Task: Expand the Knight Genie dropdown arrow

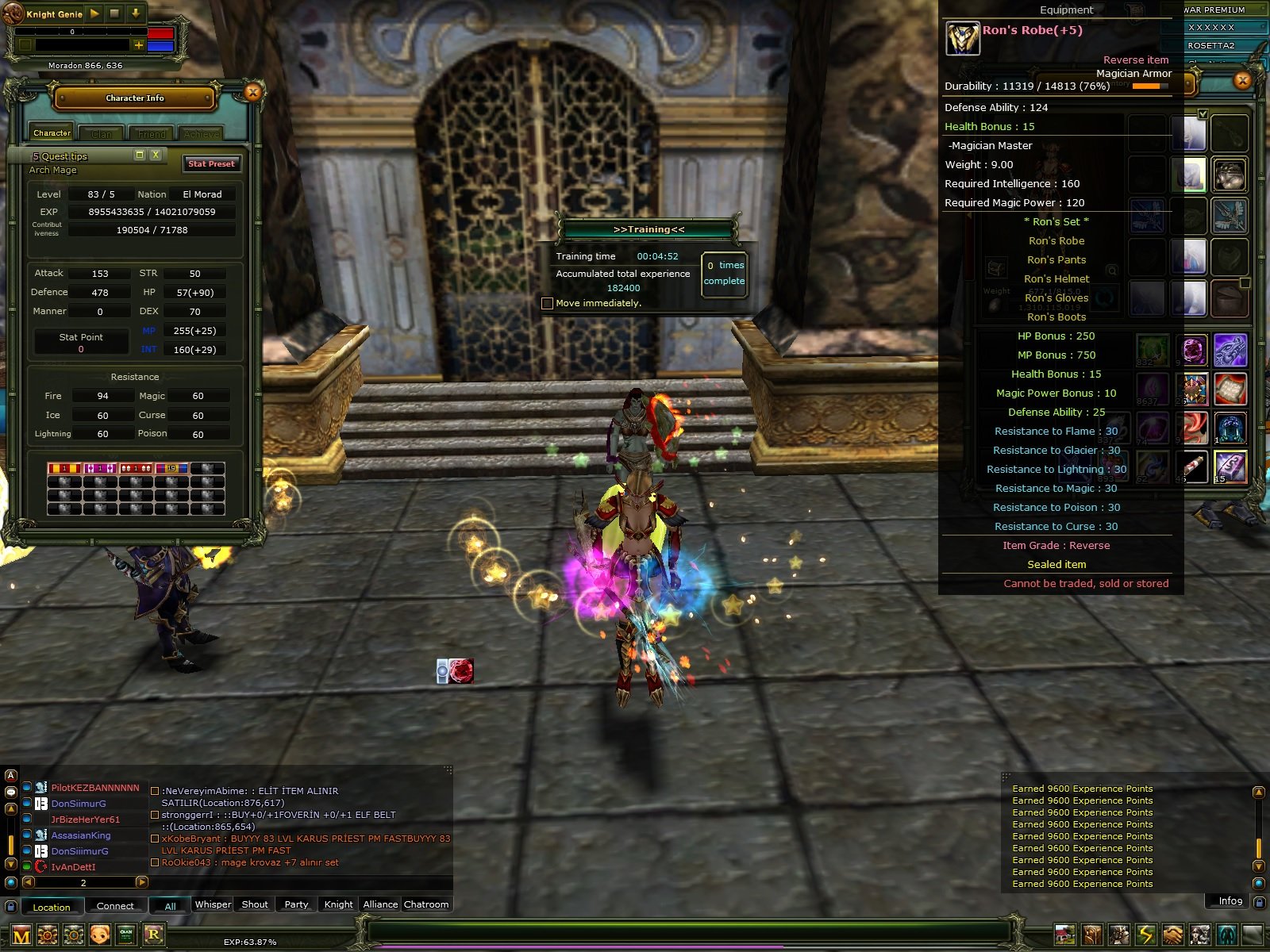Action: (137, 13)
